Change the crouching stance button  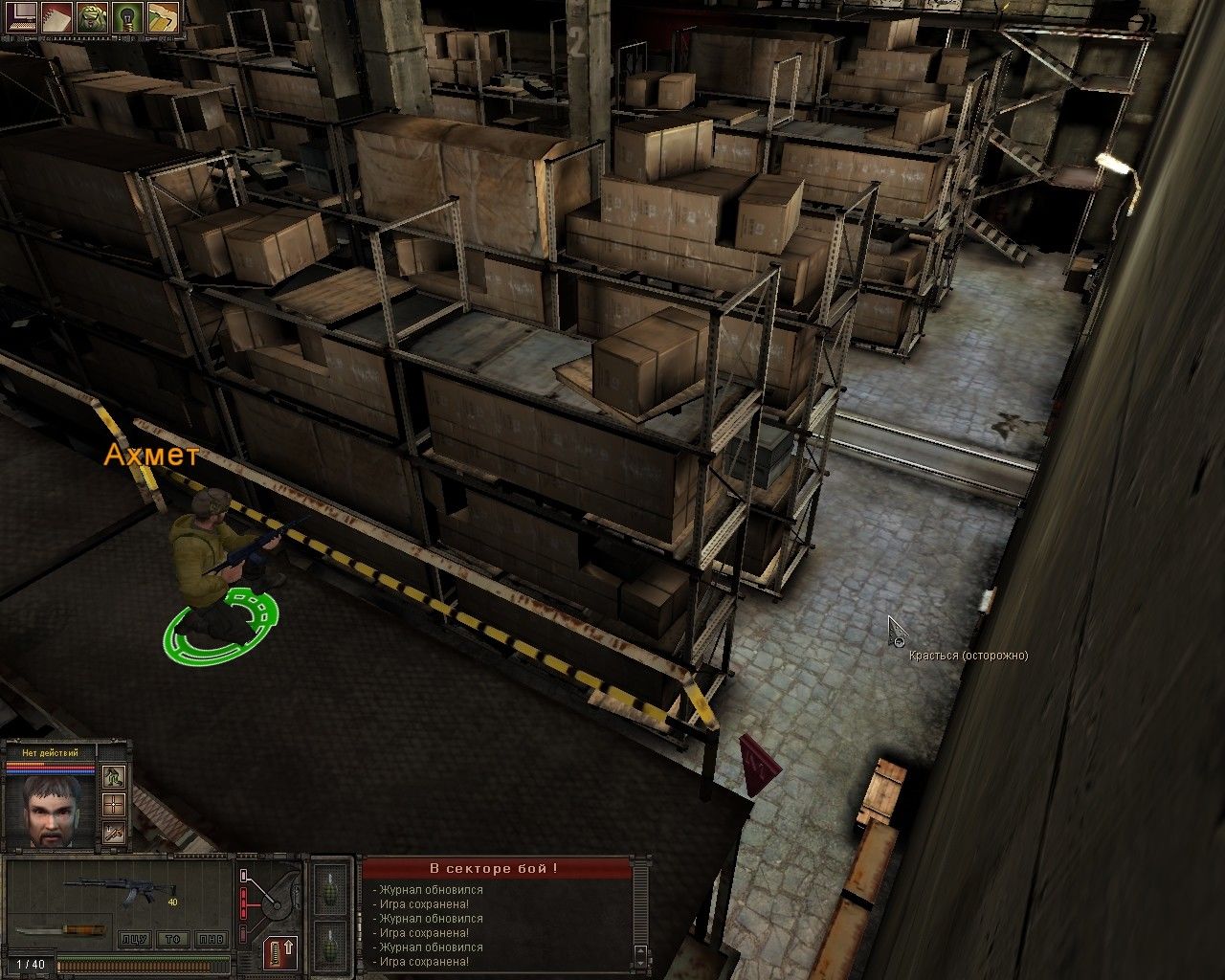[113, 775]
